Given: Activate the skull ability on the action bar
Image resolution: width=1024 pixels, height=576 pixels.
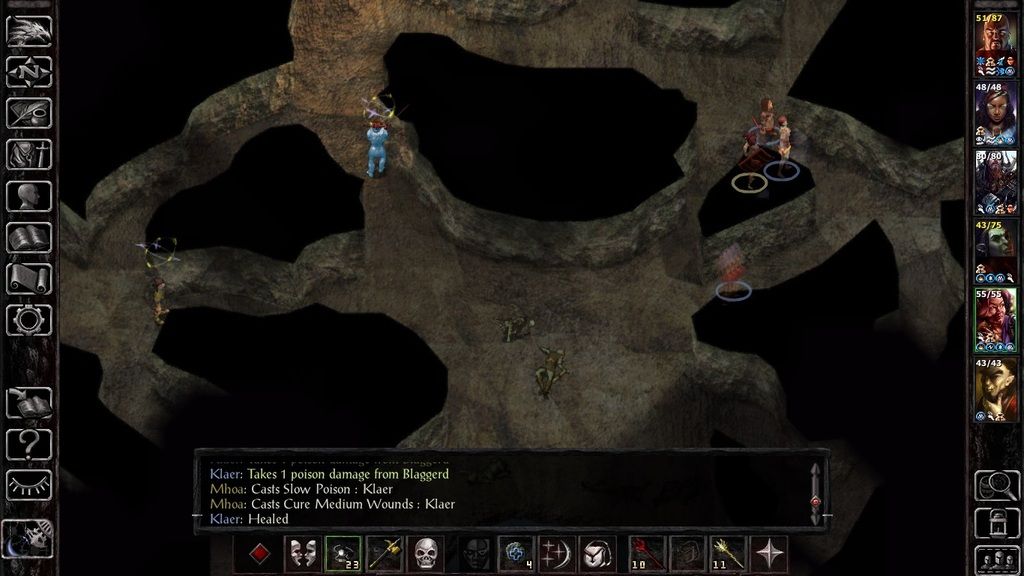Looking at the screenshot, I should [x=427, y=553].
